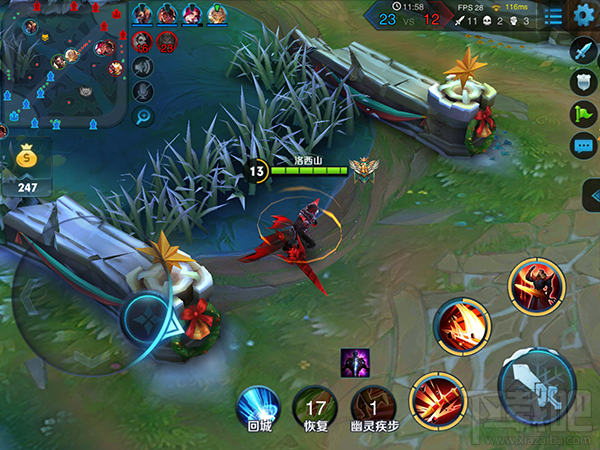Send the defend signal with shield icon

583,82
